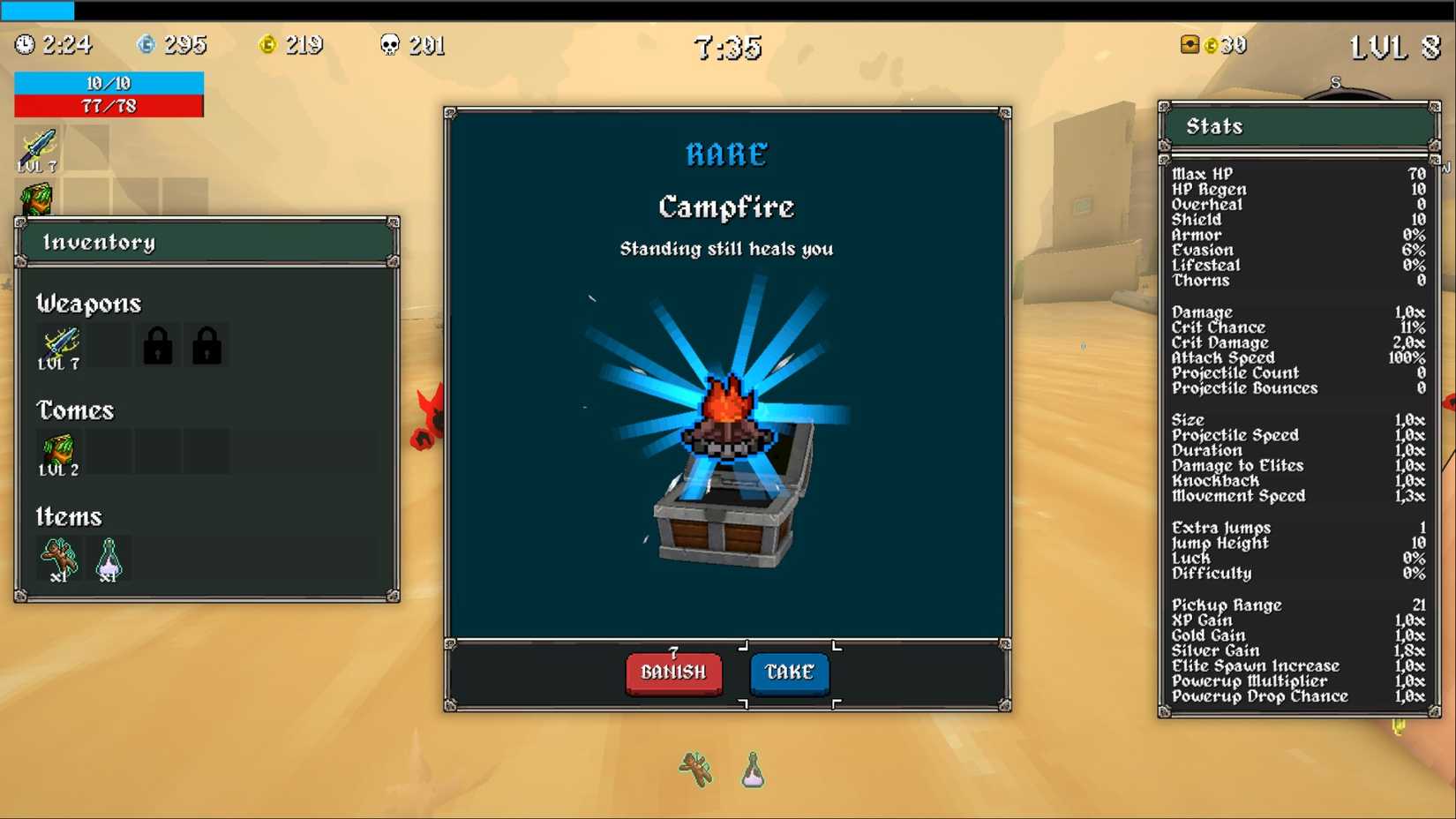The width and height of the screenshot is (1456, 819).
Task: Click the blue gem currency icon
Action: 146,42
